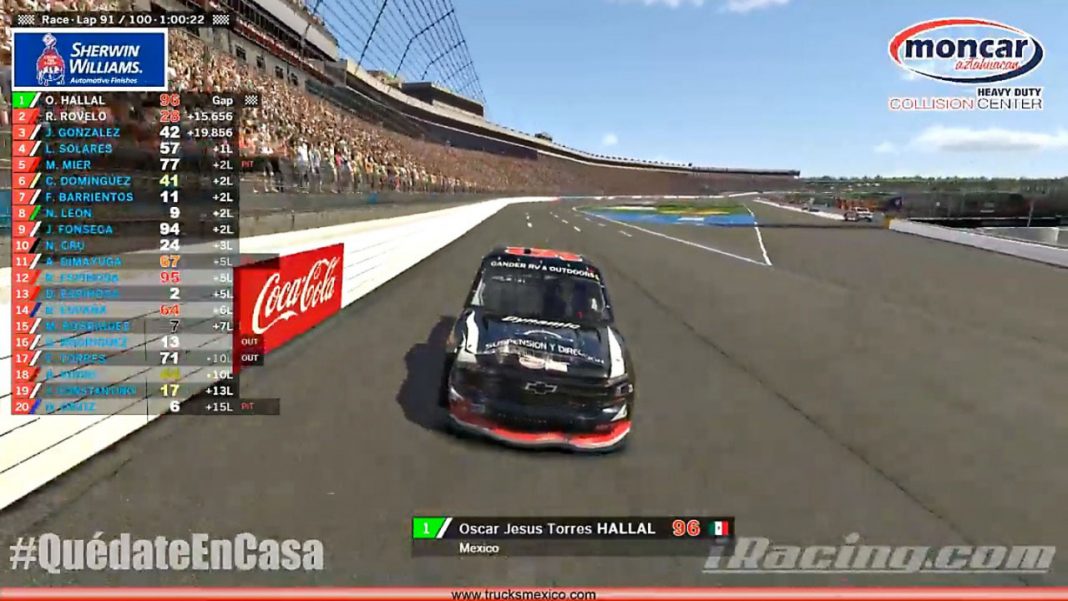Screen dimensions: 1068x601
Task: Click the Sherwin Williams sponsor logo
Action: coord(89,60)
